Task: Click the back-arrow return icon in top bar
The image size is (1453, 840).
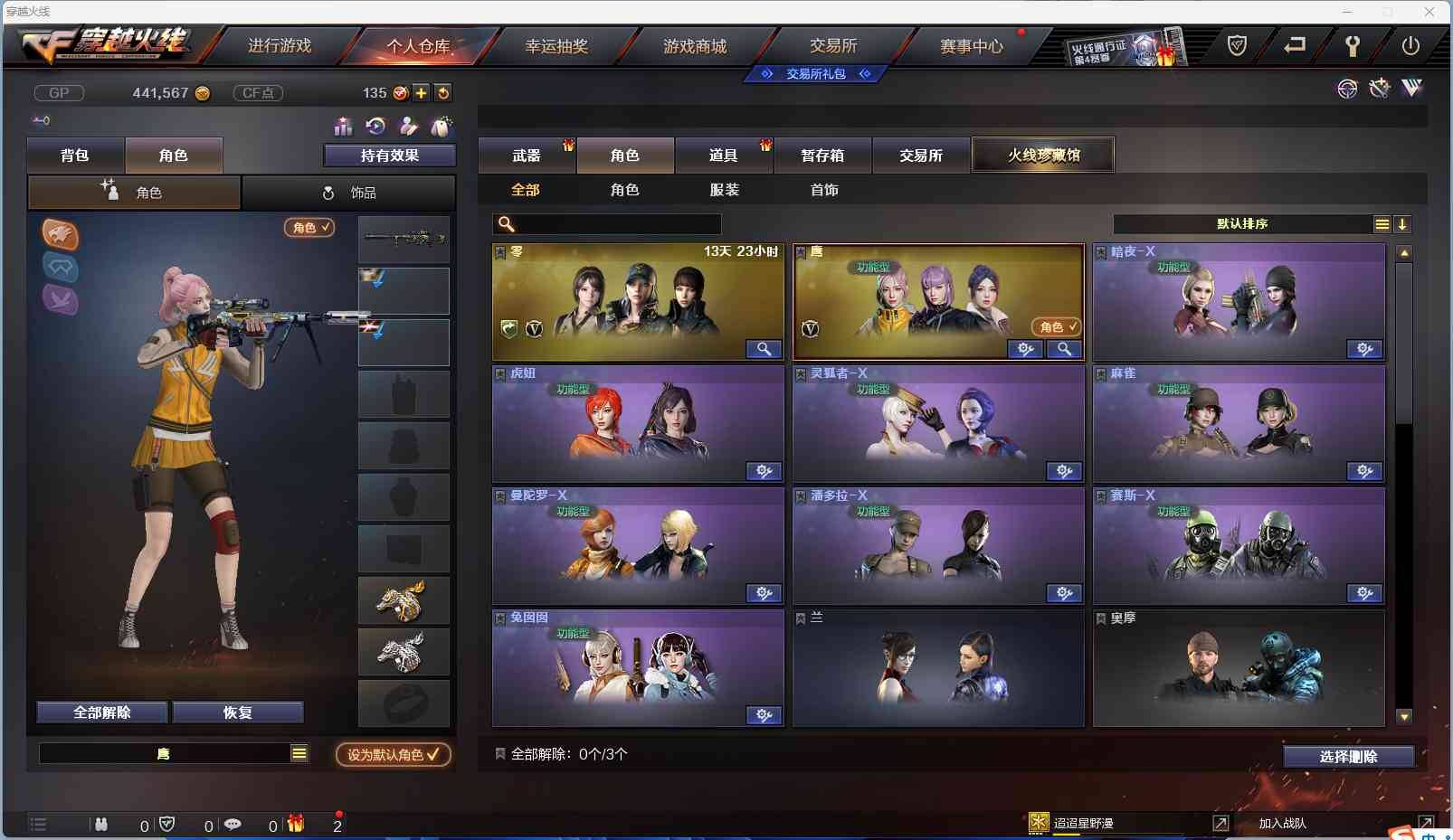Action: pos(1296,44)
